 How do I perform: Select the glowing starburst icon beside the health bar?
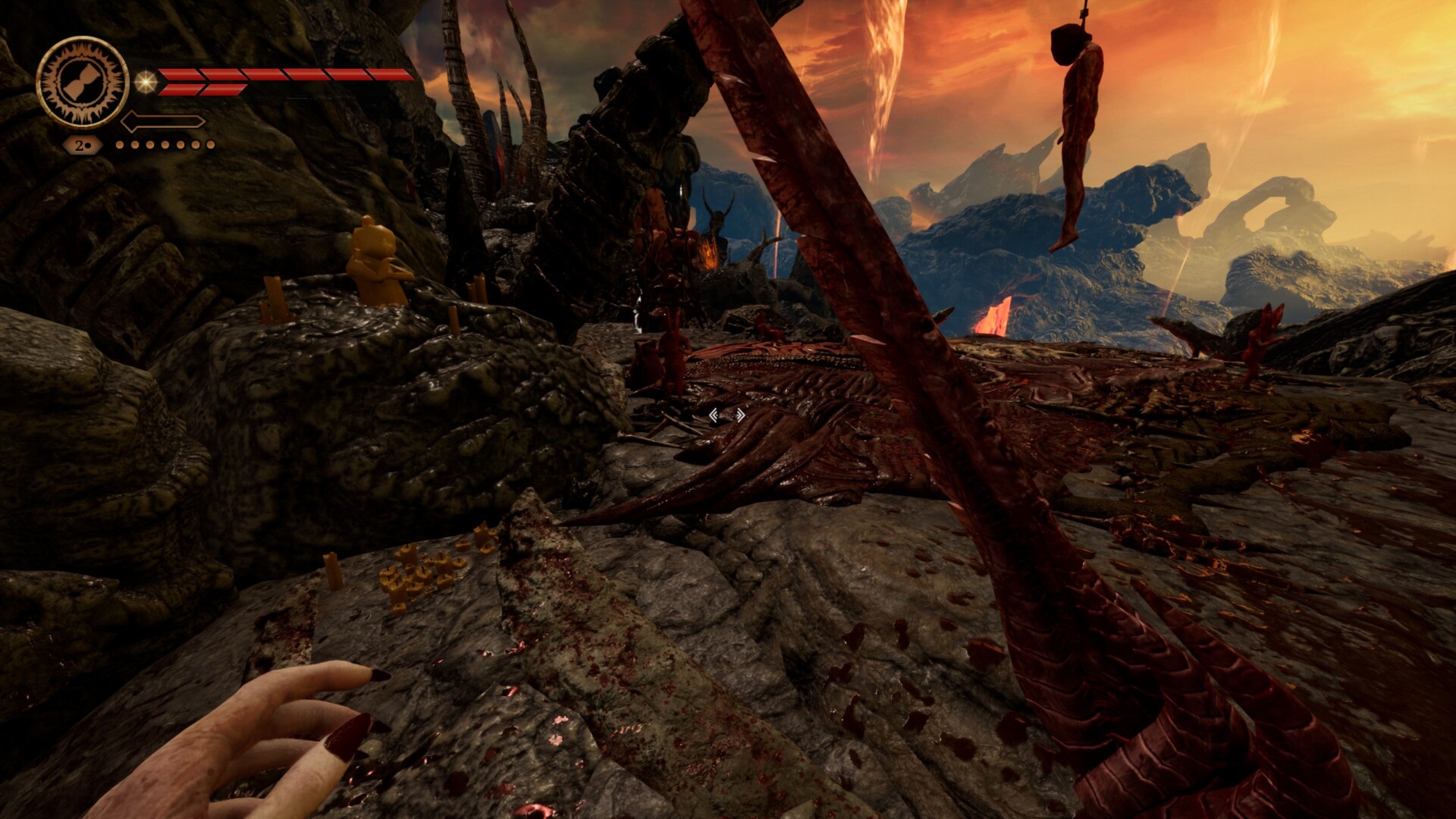tap(145, 82)
